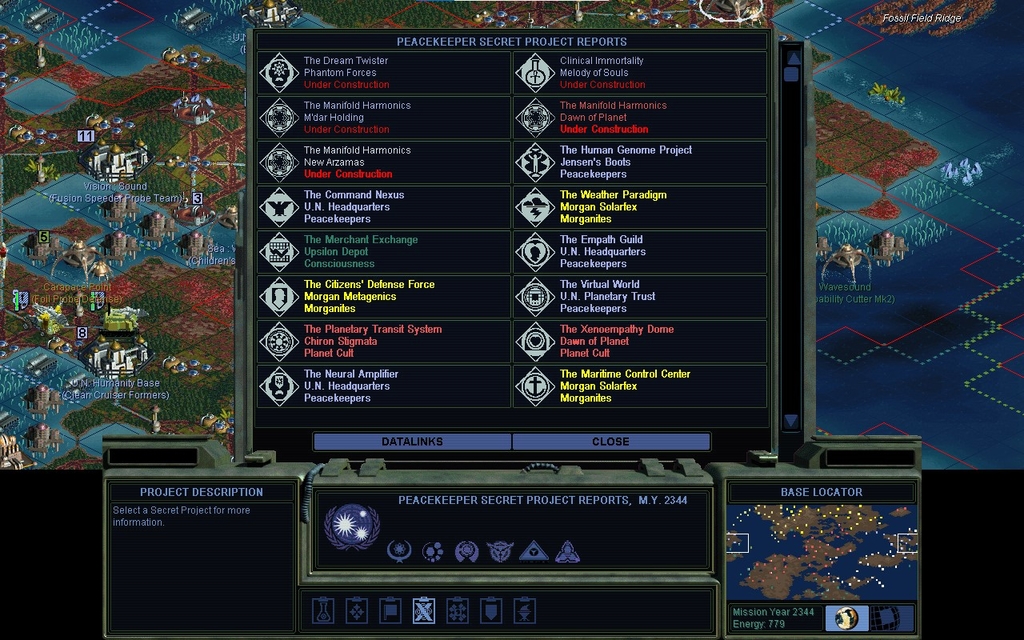Switch to the globe view button
Screen dimensions: 1024x640
pyautogui.click(x=846, y=618)
